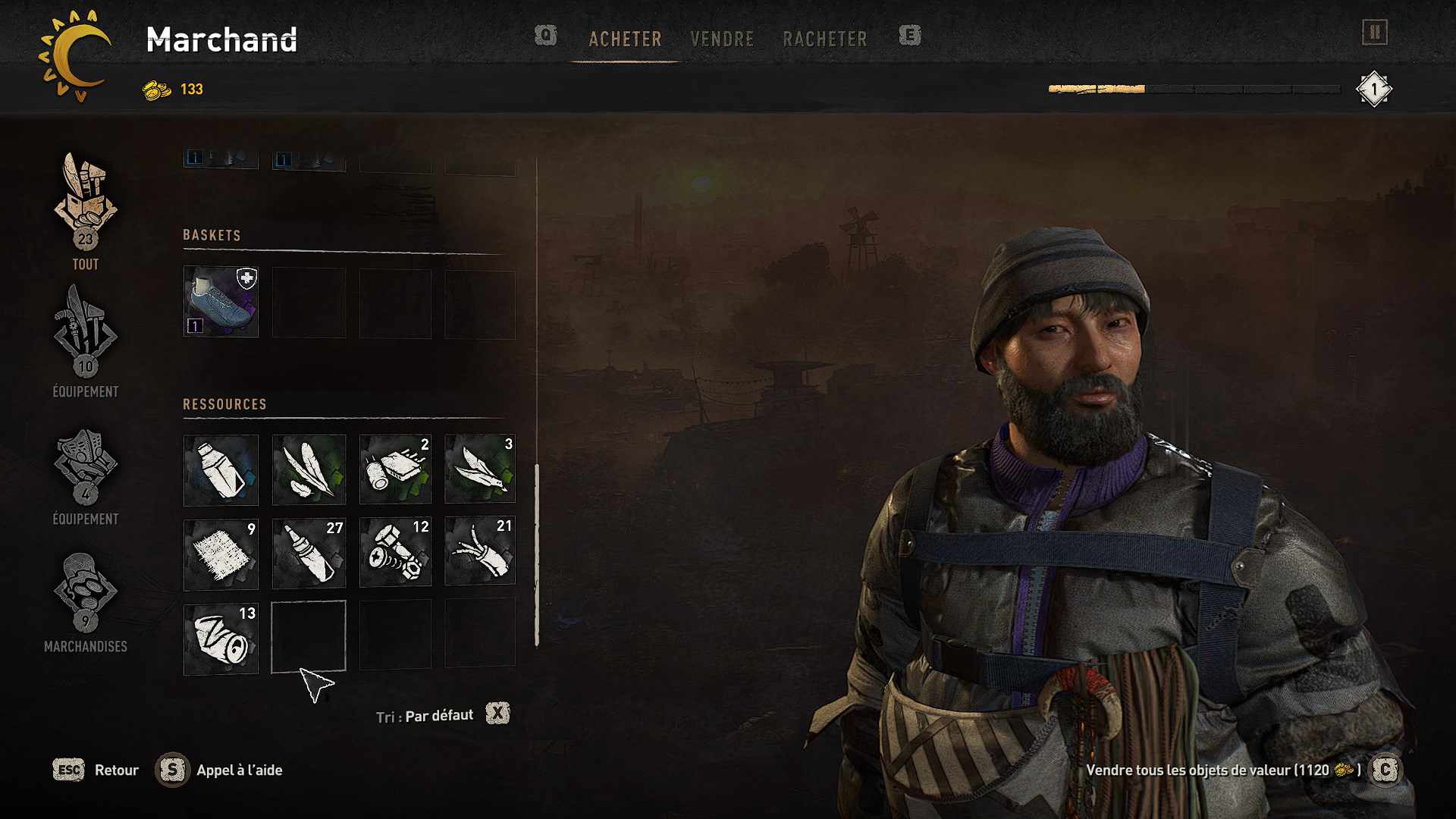Switch to the Vendre tab
This screenshot has width=1456, height=819.
722,39
